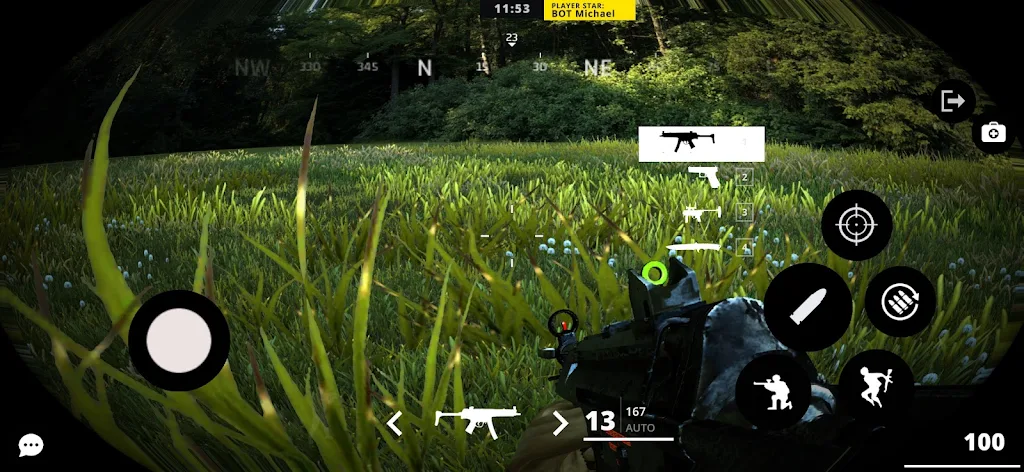Click the previous weapon left arrow
The height and width of the screenshot is (472, 1024).
point(395,423)
